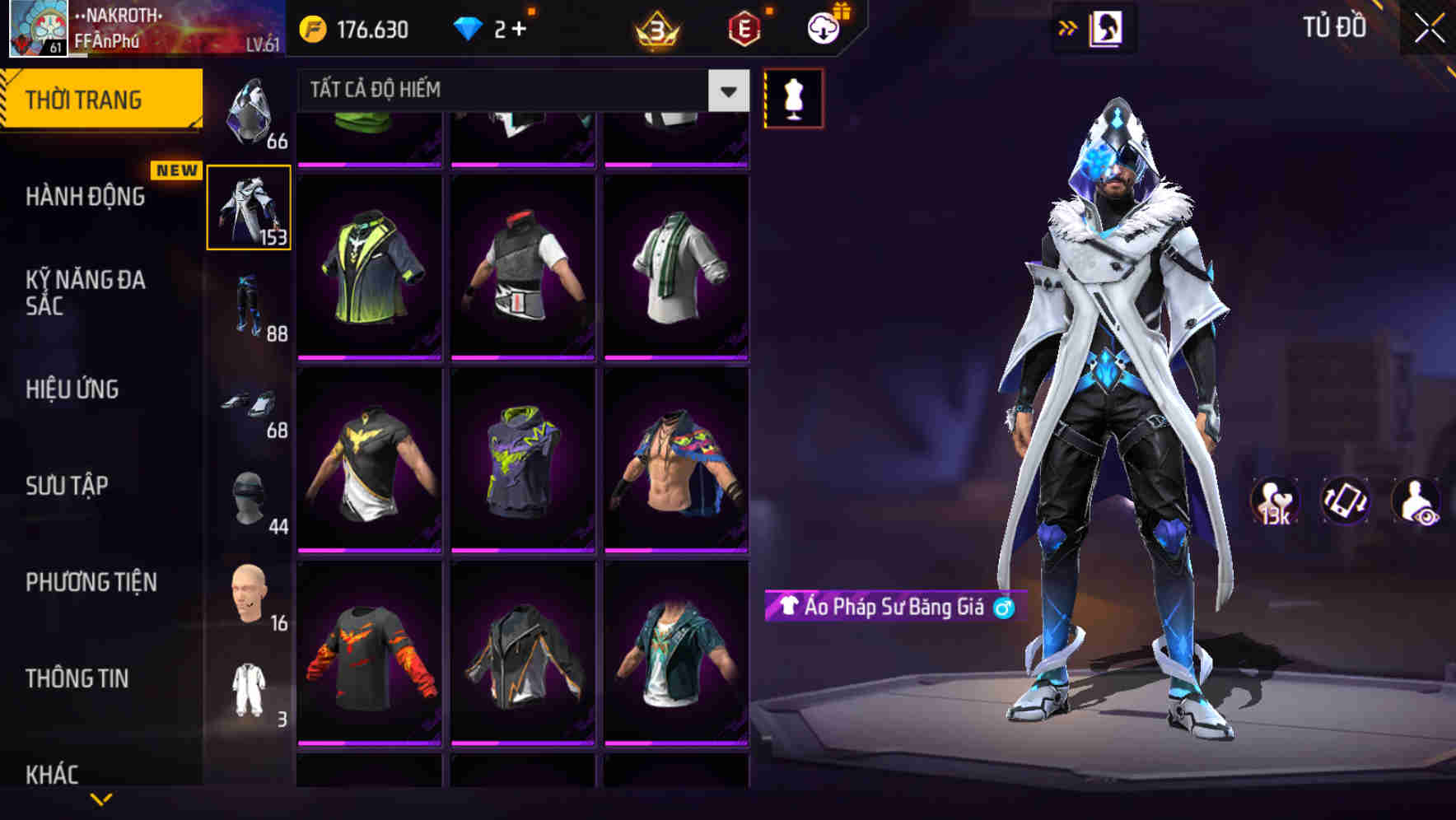Select the headgear slot showing 66
The image size is (1456, 820).
(x=250, y=111)
